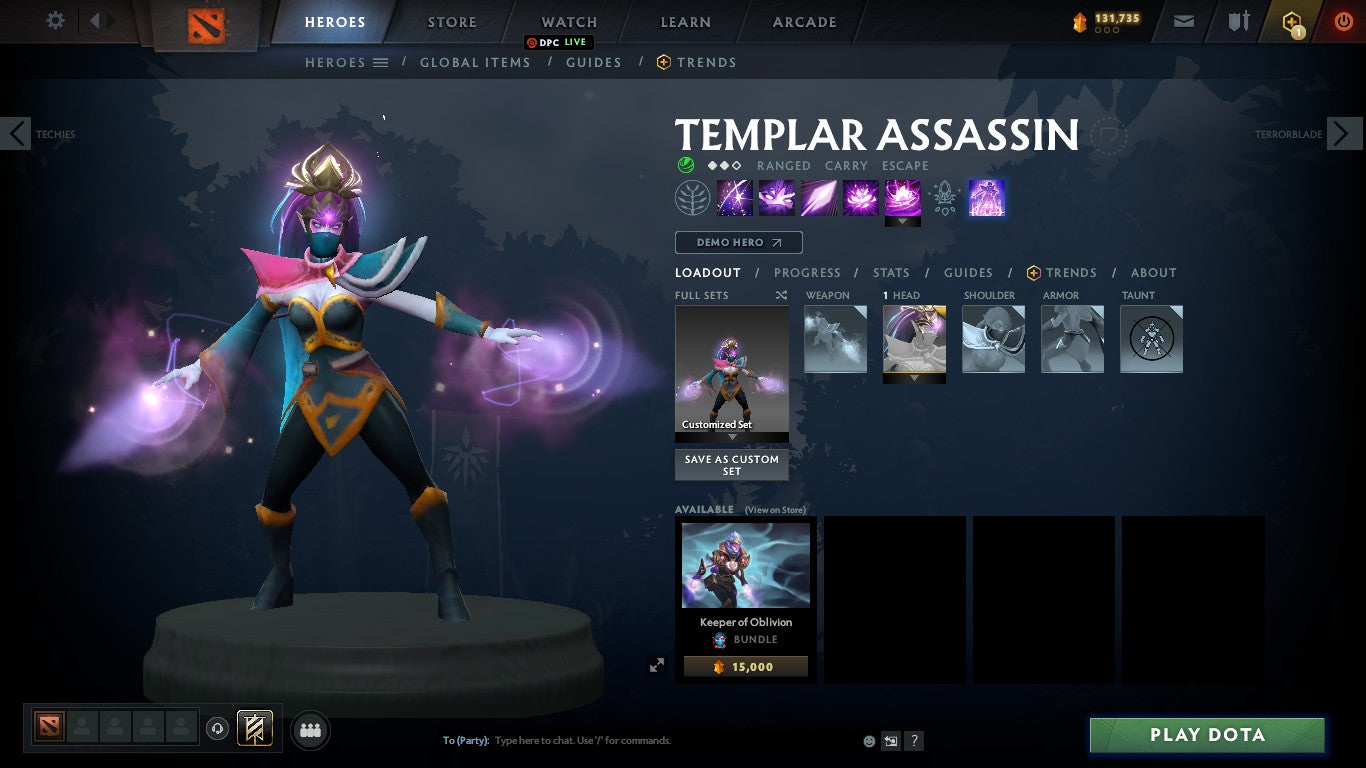Viewport: 1366px width, 768px height.
Task: Switch to the STATS tab
Action: tap(890, 272)
